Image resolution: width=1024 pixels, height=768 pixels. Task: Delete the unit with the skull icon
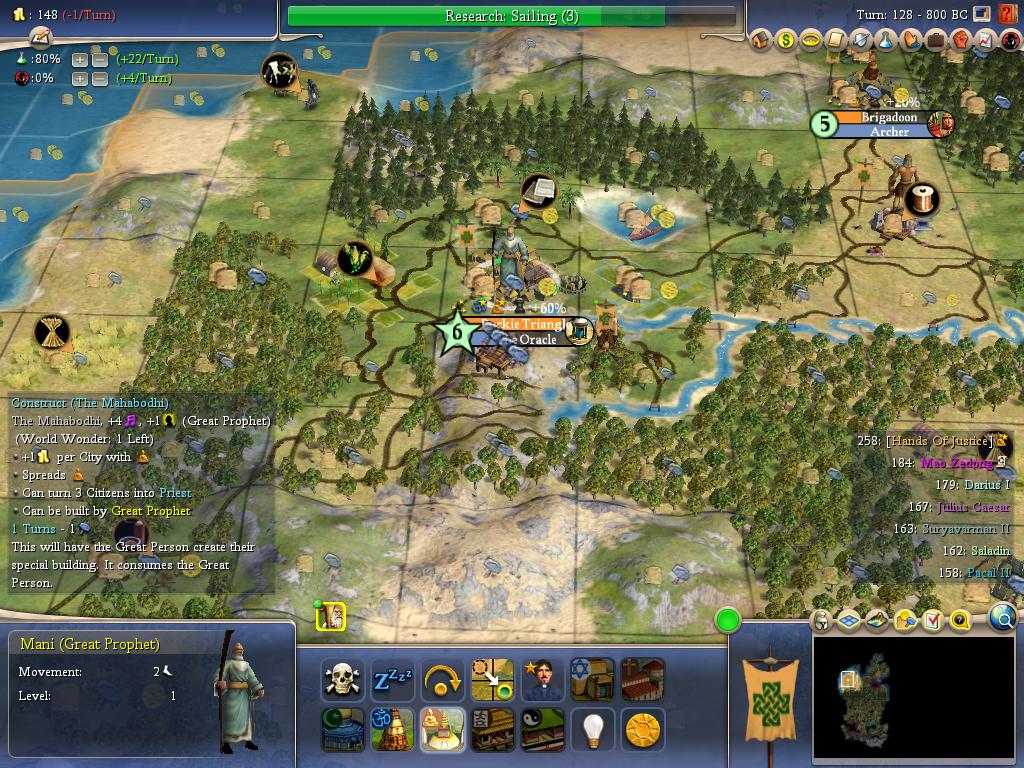[x=343, y=680]
